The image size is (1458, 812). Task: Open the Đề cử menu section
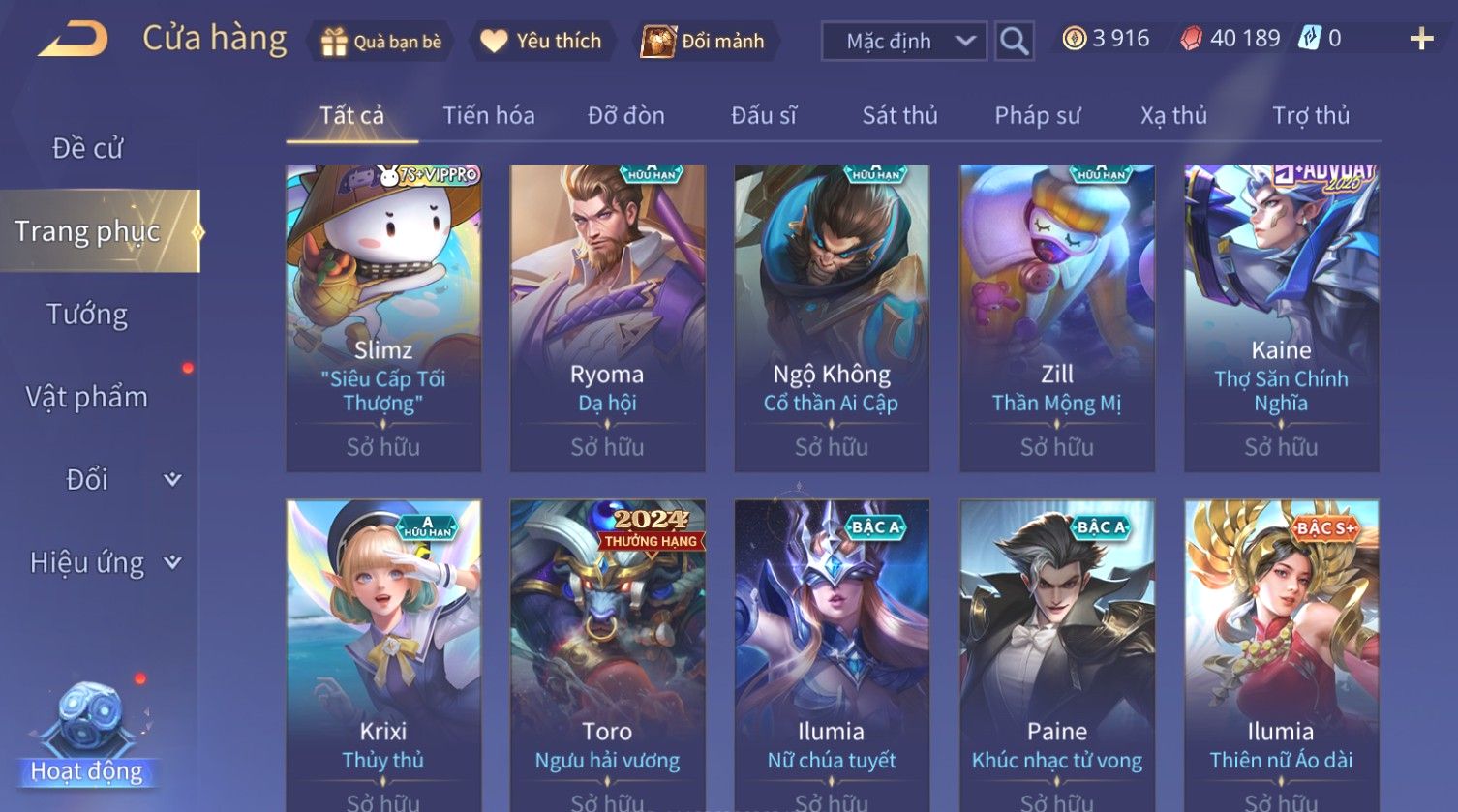[x=87, y=148]
